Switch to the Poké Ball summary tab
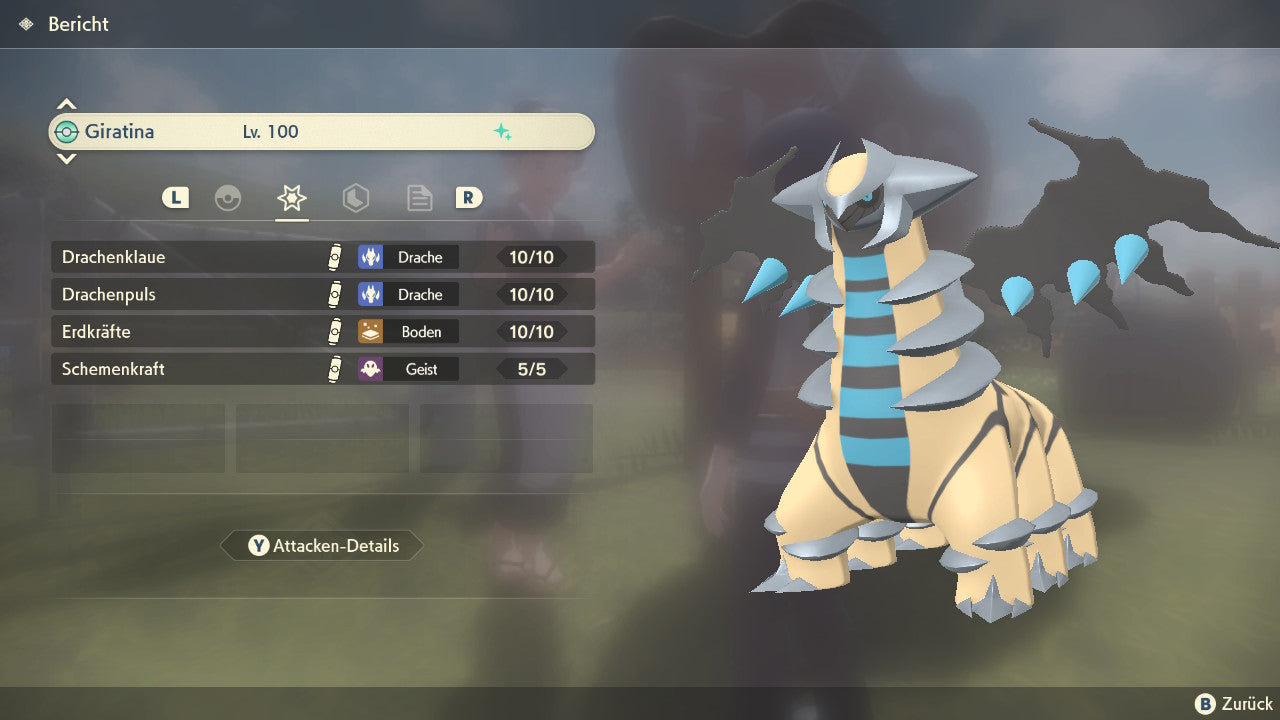 pos(228,198)
